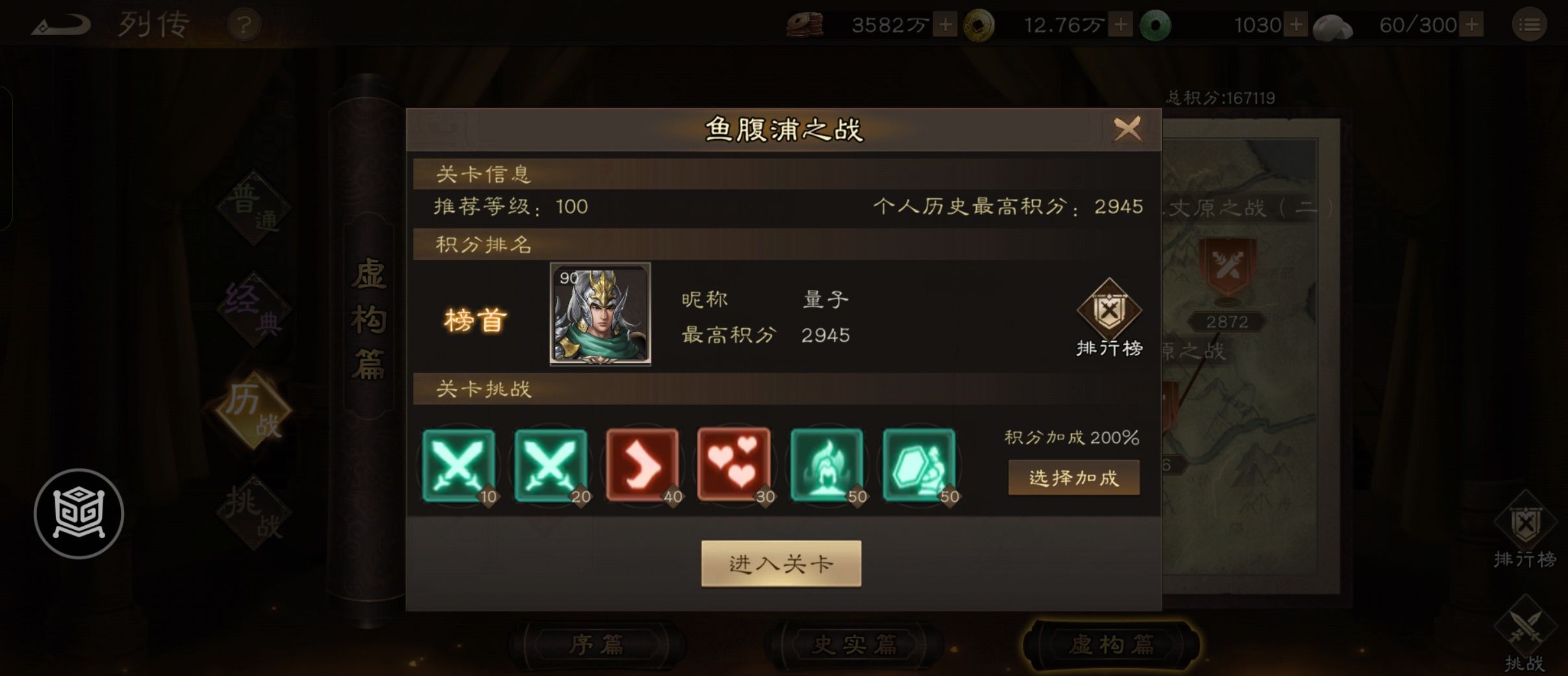Select the hearts challenge icon worth 30
1568x676 pixels.
[736, 465]
